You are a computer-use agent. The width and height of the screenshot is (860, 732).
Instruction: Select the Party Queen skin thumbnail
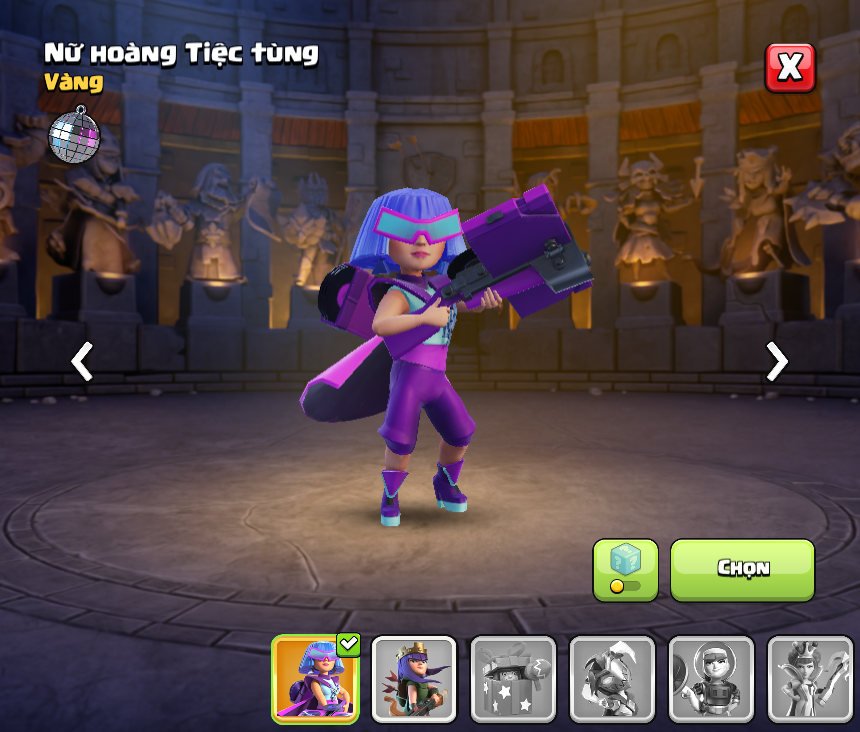(315, 679)
